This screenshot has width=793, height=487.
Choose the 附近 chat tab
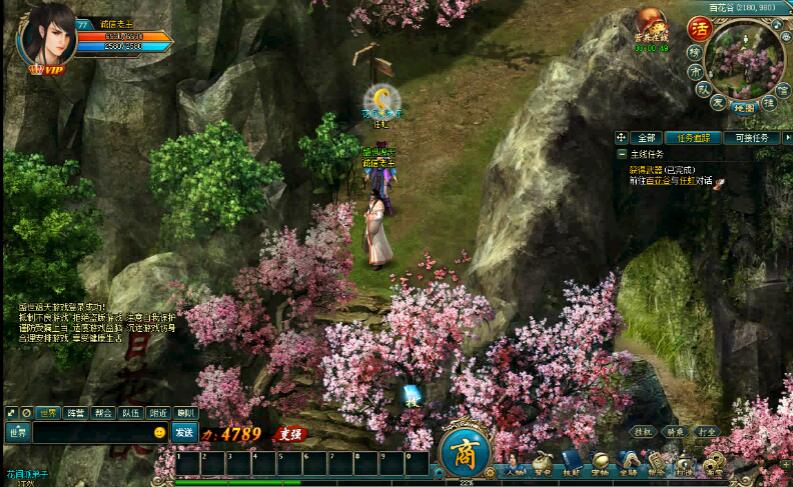(158, 412)
